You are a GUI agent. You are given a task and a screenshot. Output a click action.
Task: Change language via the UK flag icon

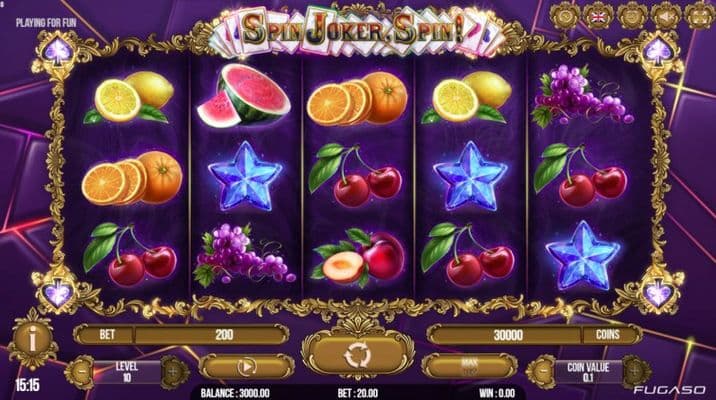tap(600, 16)
